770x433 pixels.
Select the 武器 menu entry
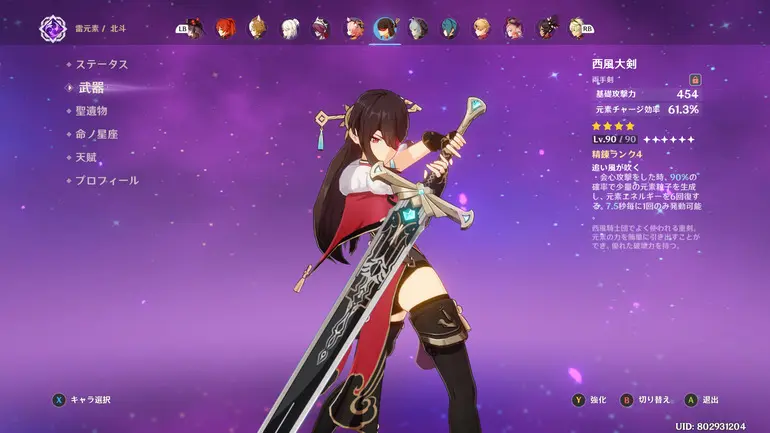pos(91,88)
